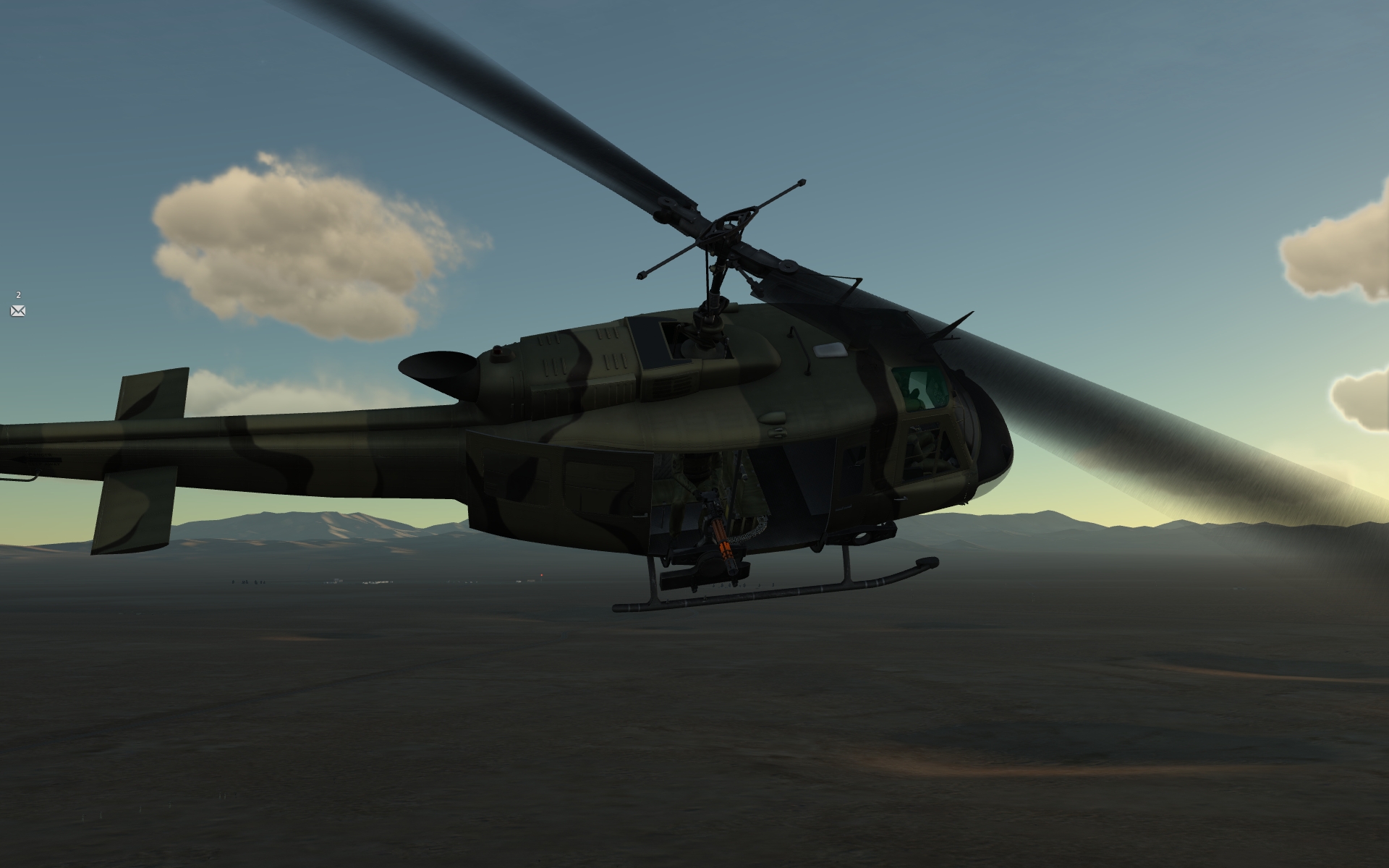1389x868 pixels.
Task: Open the unread messages envelope icon
Action: (18, 311)
